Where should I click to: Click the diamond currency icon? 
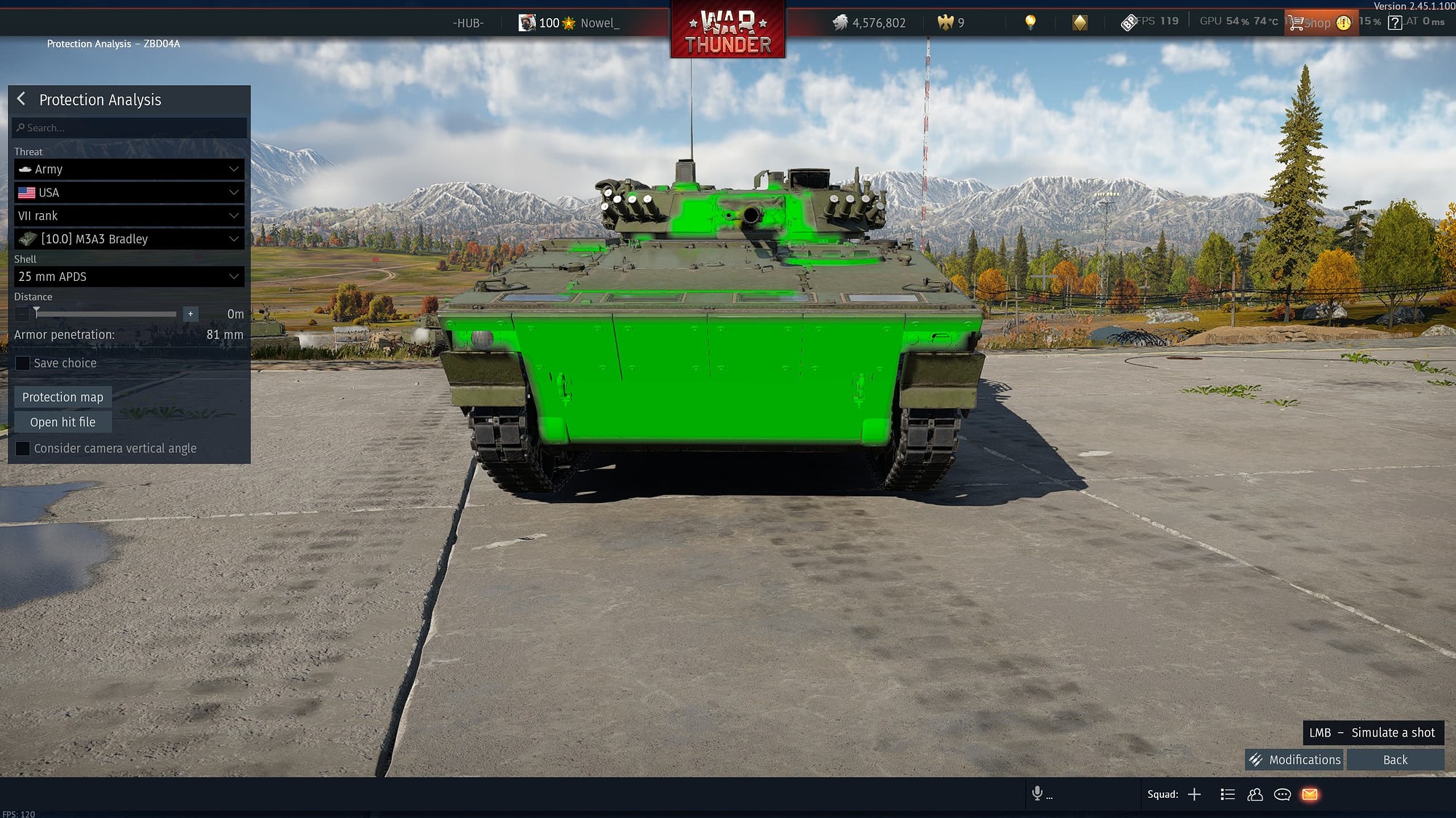1081,22
